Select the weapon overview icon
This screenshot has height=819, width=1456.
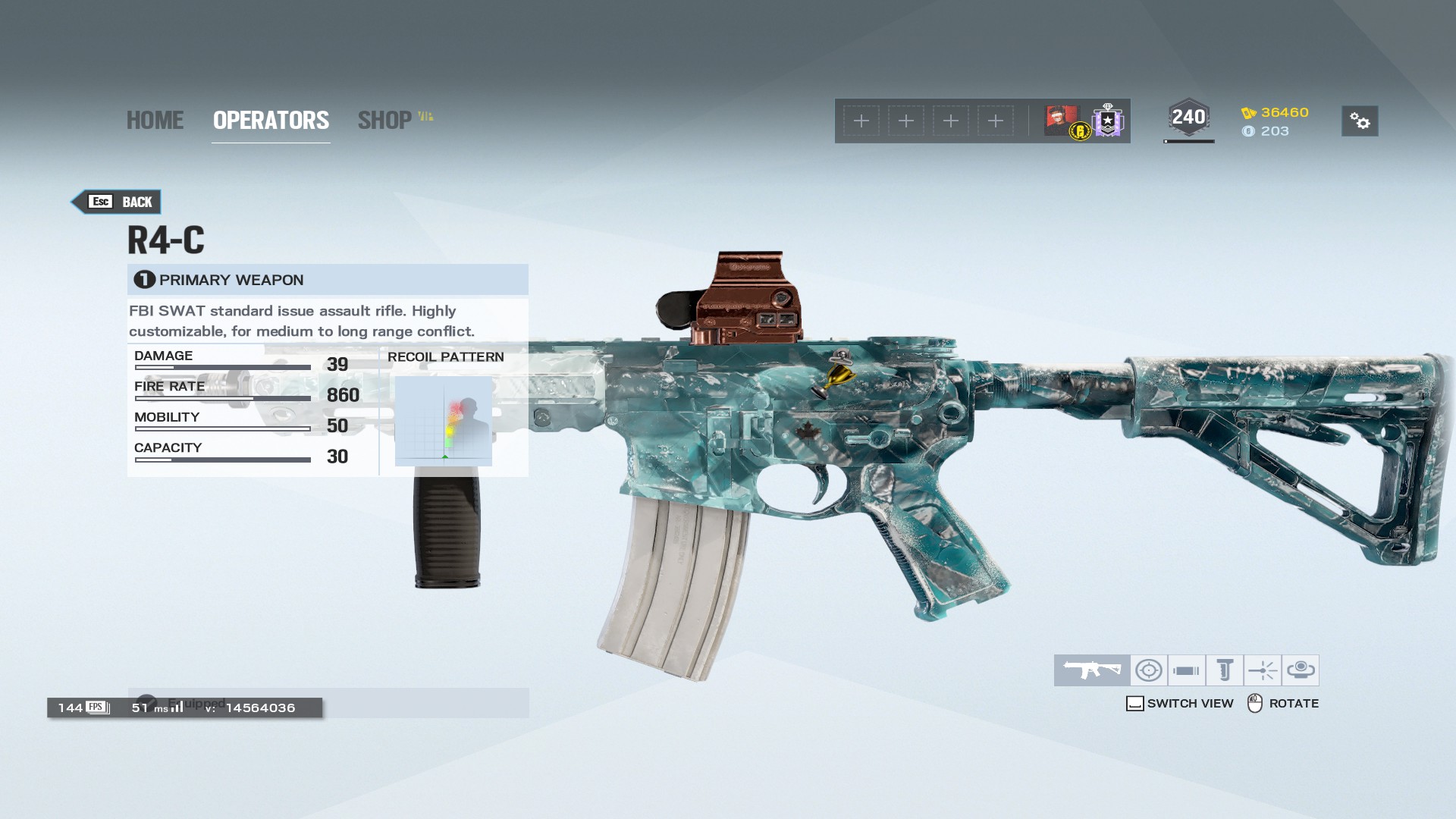pos(1092,670)
